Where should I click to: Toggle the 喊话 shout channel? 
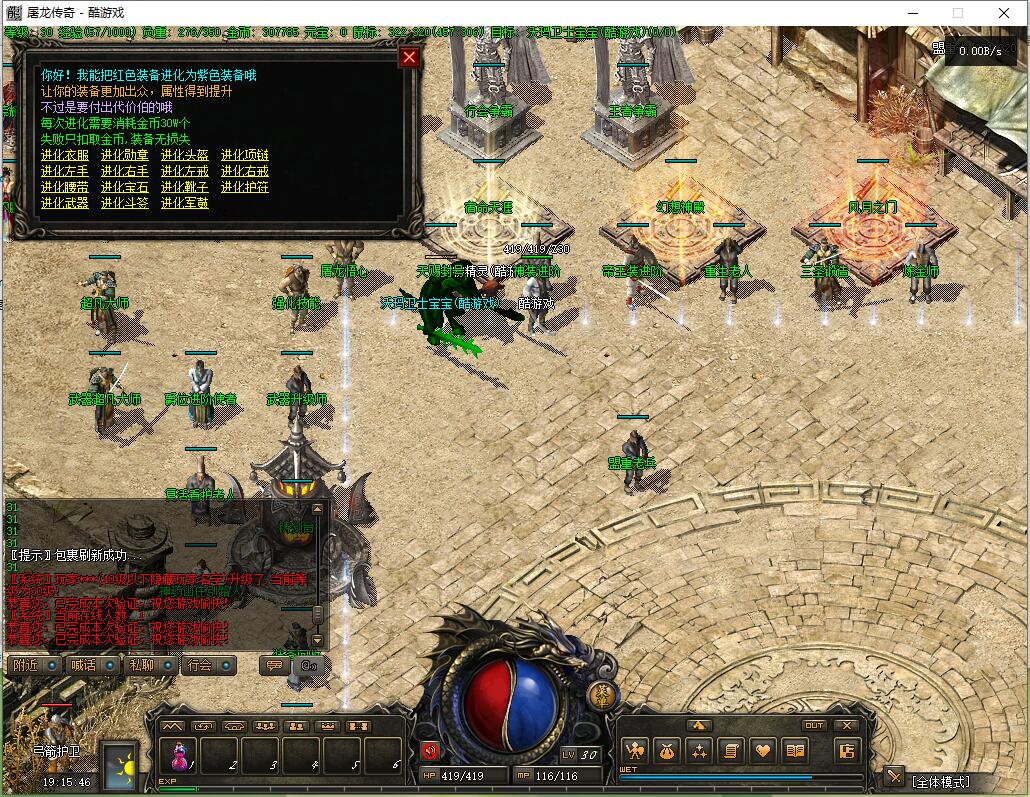[91, 665]
